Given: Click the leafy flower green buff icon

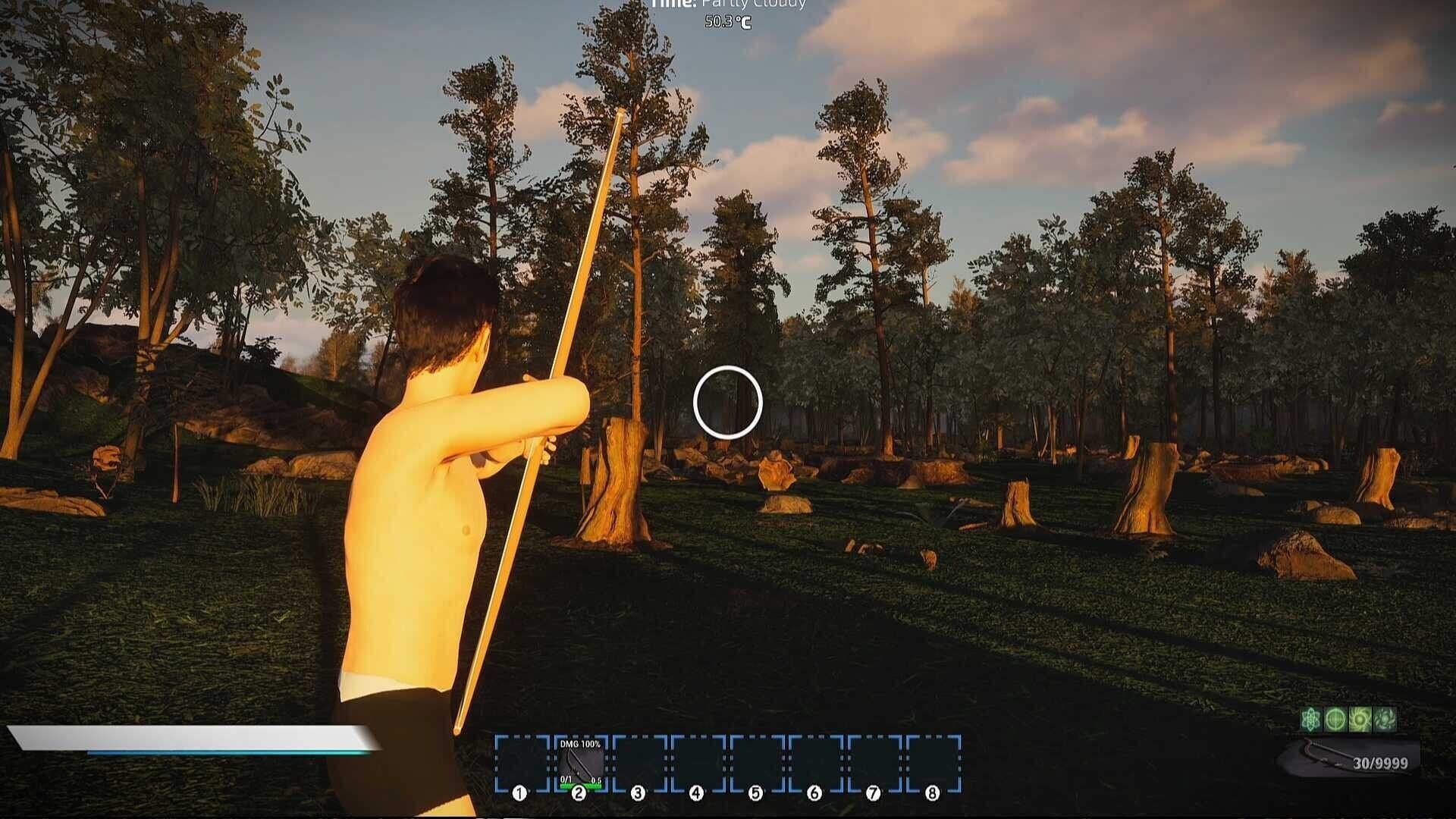Looking at the screenshot, I should point(1385,719).
